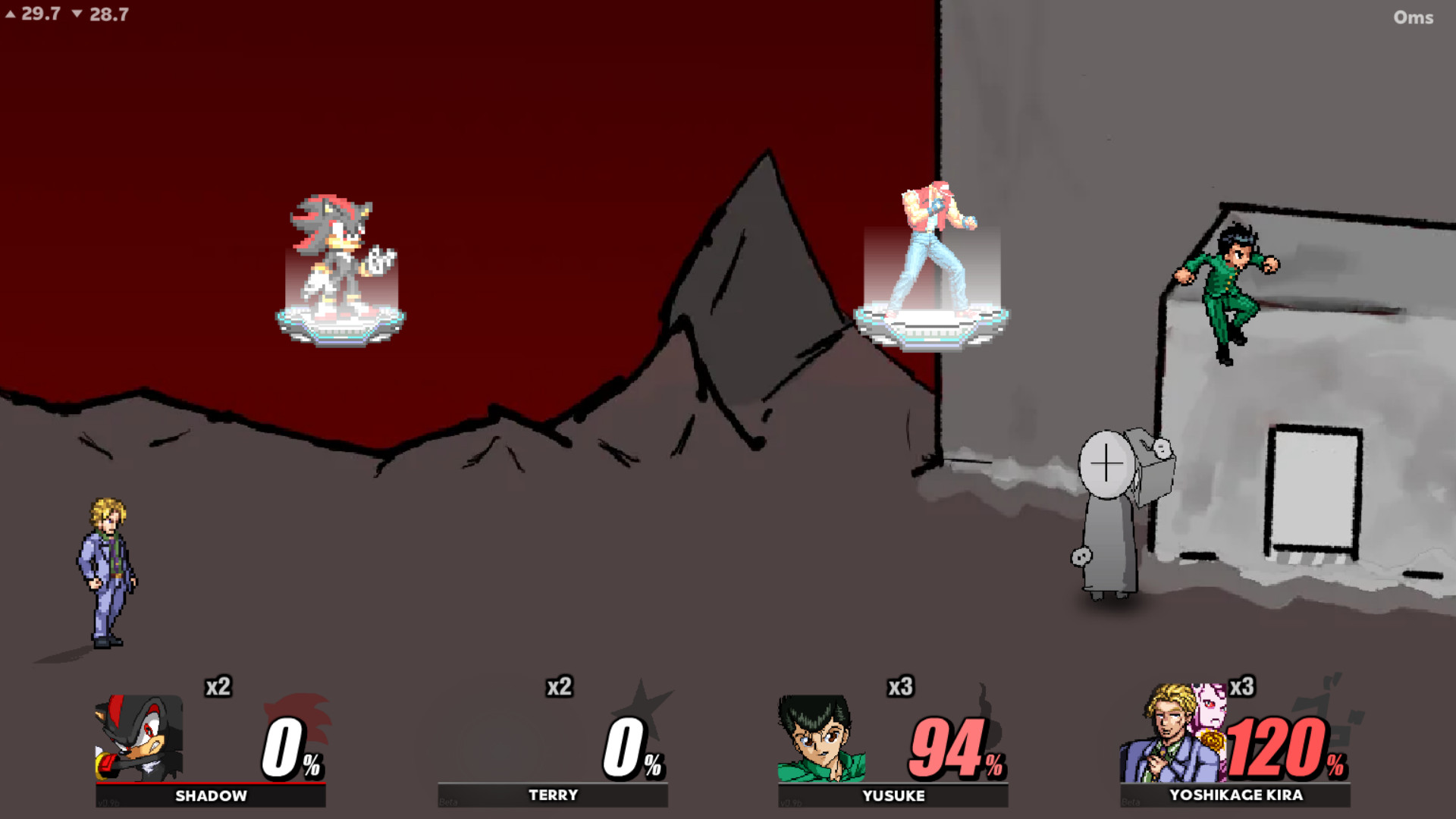
Task: Click the 29.7 framerate value
Action: click(40, 13)
